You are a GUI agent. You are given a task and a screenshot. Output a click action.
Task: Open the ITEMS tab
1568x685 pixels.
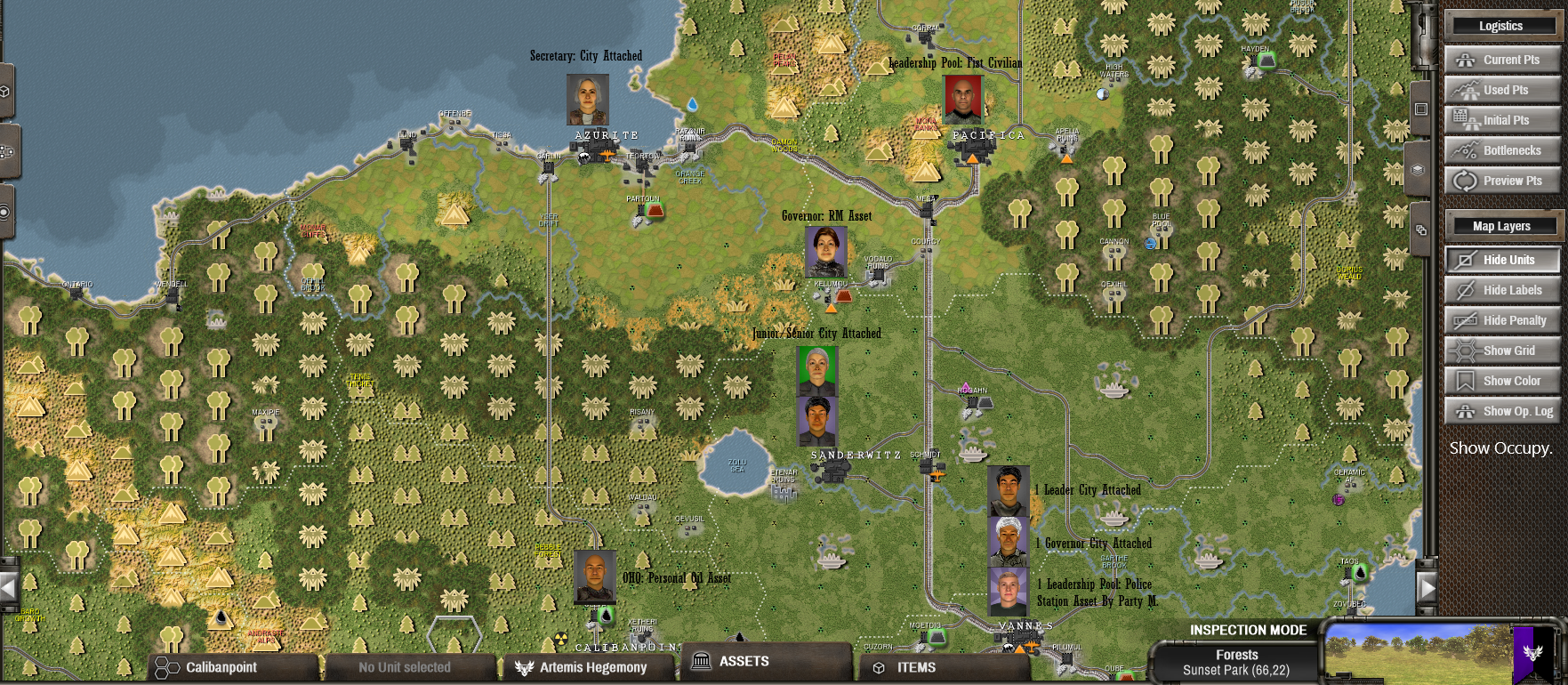click(x=943, y=667)
